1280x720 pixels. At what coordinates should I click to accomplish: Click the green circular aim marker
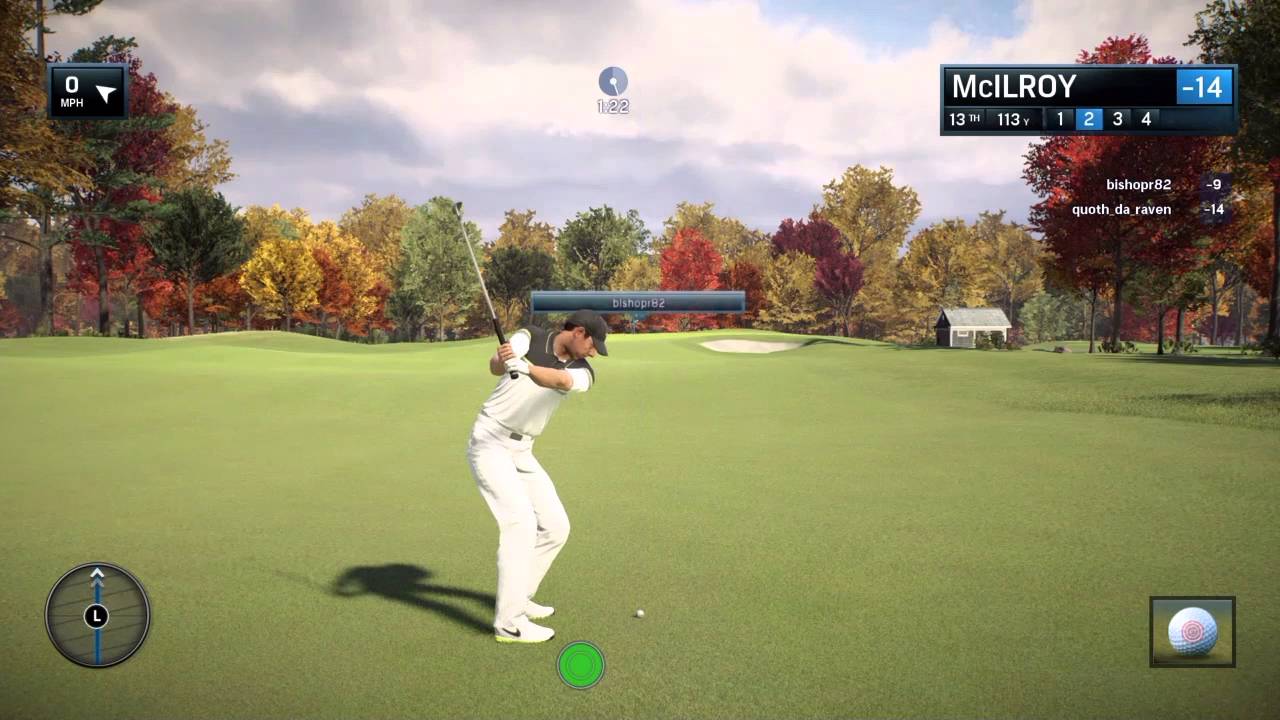click(x=581, y=665)
